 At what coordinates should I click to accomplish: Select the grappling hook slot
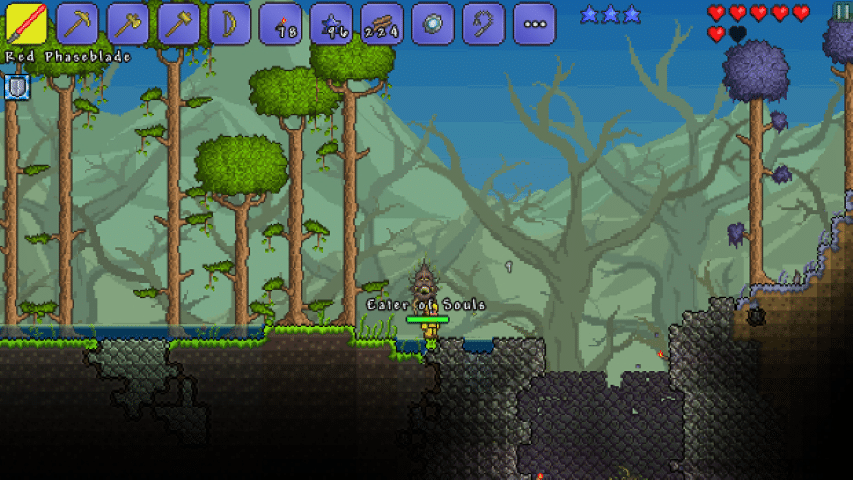click(484, 24)
